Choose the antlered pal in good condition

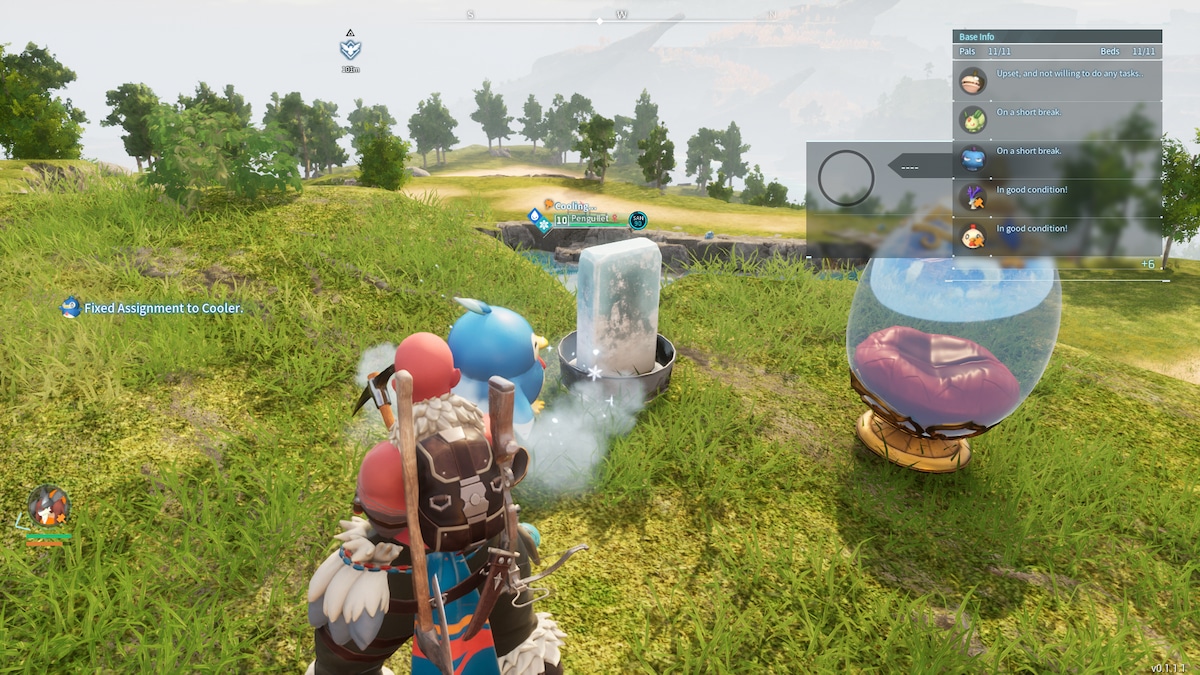[1056, 196]
